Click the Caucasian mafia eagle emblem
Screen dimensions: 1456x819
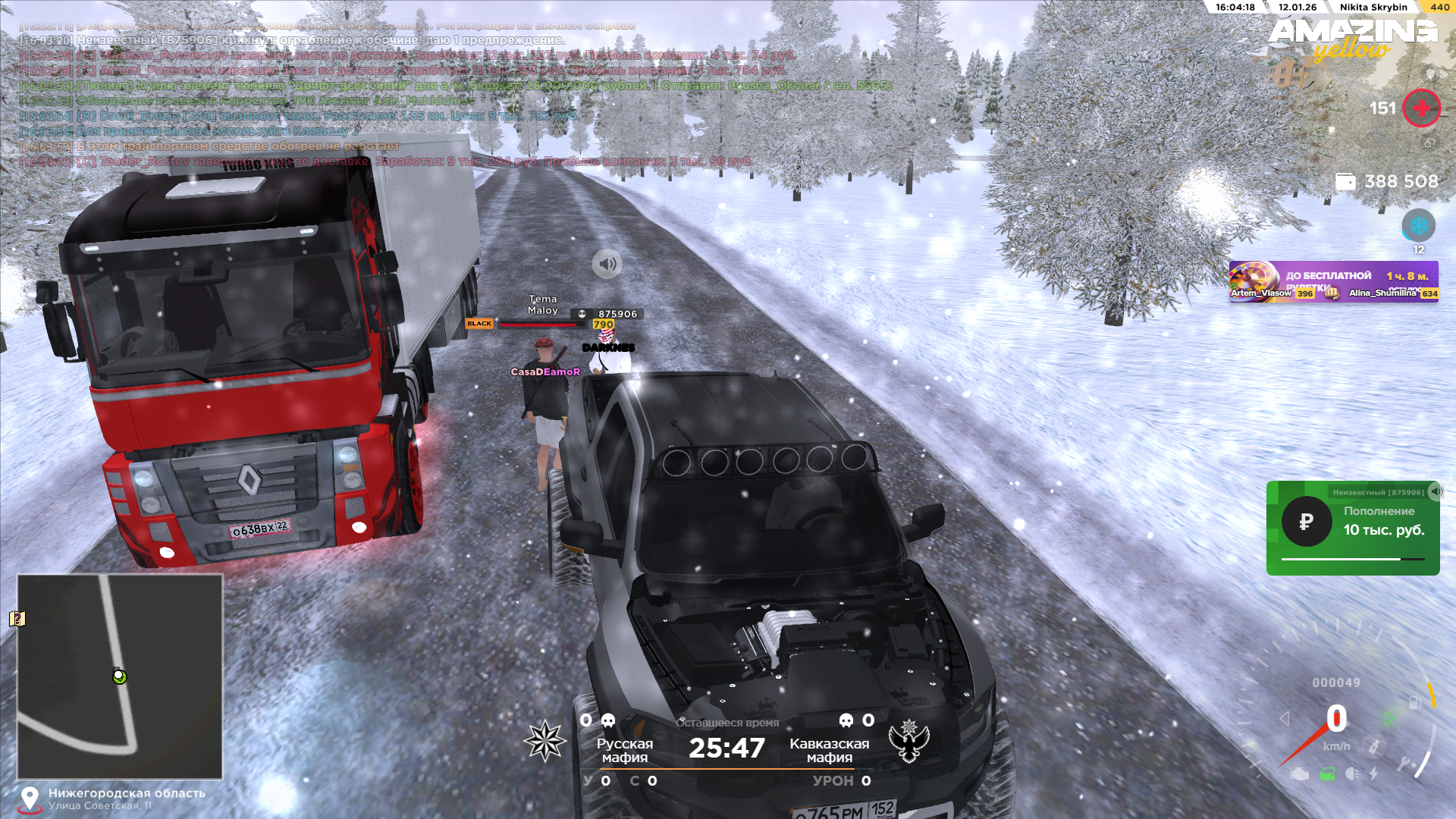pos(908,740)
